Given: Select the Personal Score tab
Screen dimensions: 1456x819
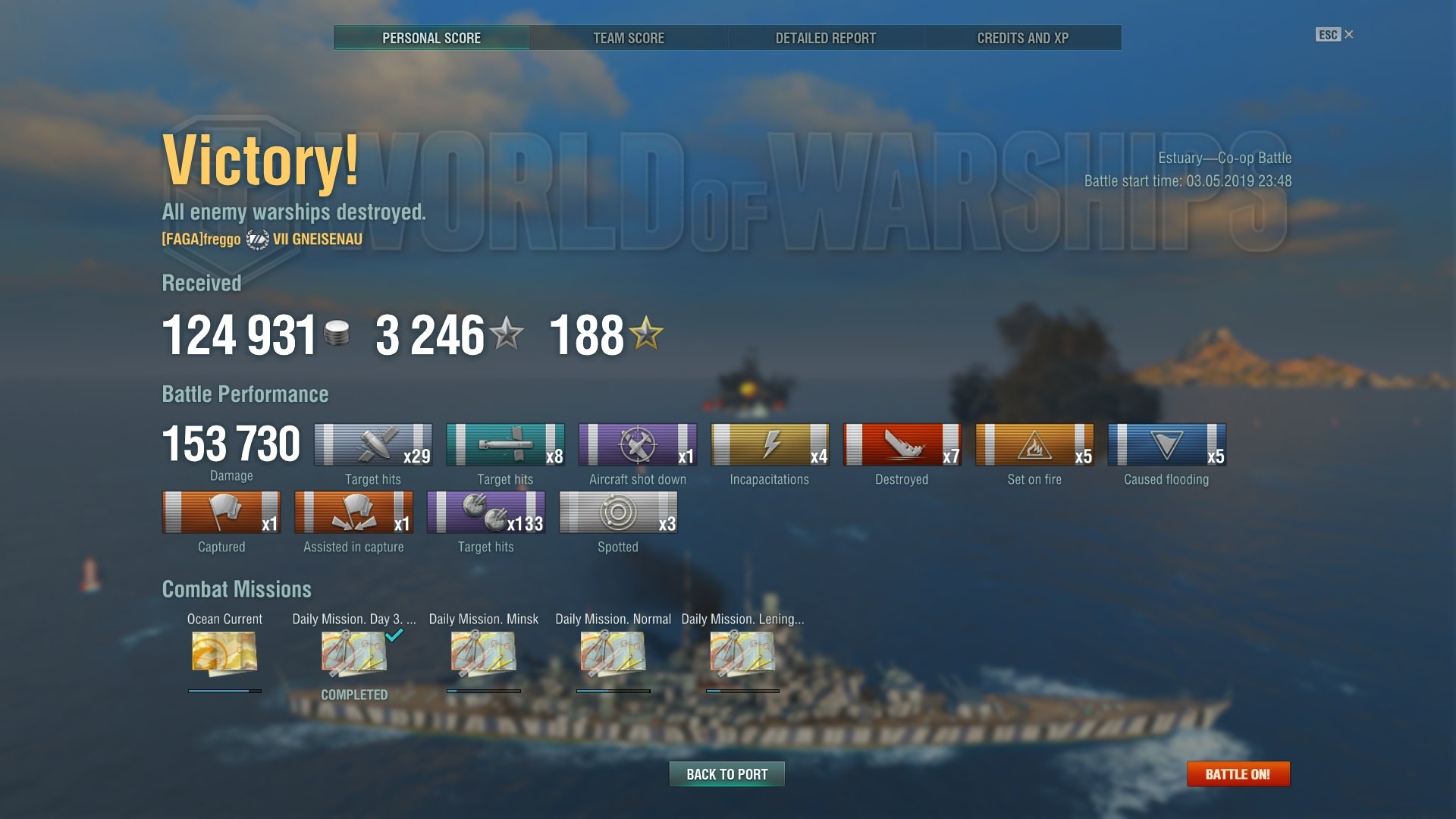Looking at the screenshot, I should pyautogui.click(x=431, y=38).
